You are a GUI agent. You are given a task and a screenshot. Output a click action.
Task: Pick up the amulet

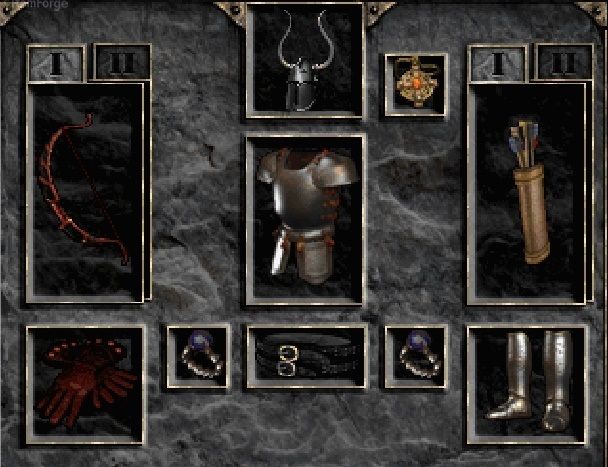coord(416,84)
